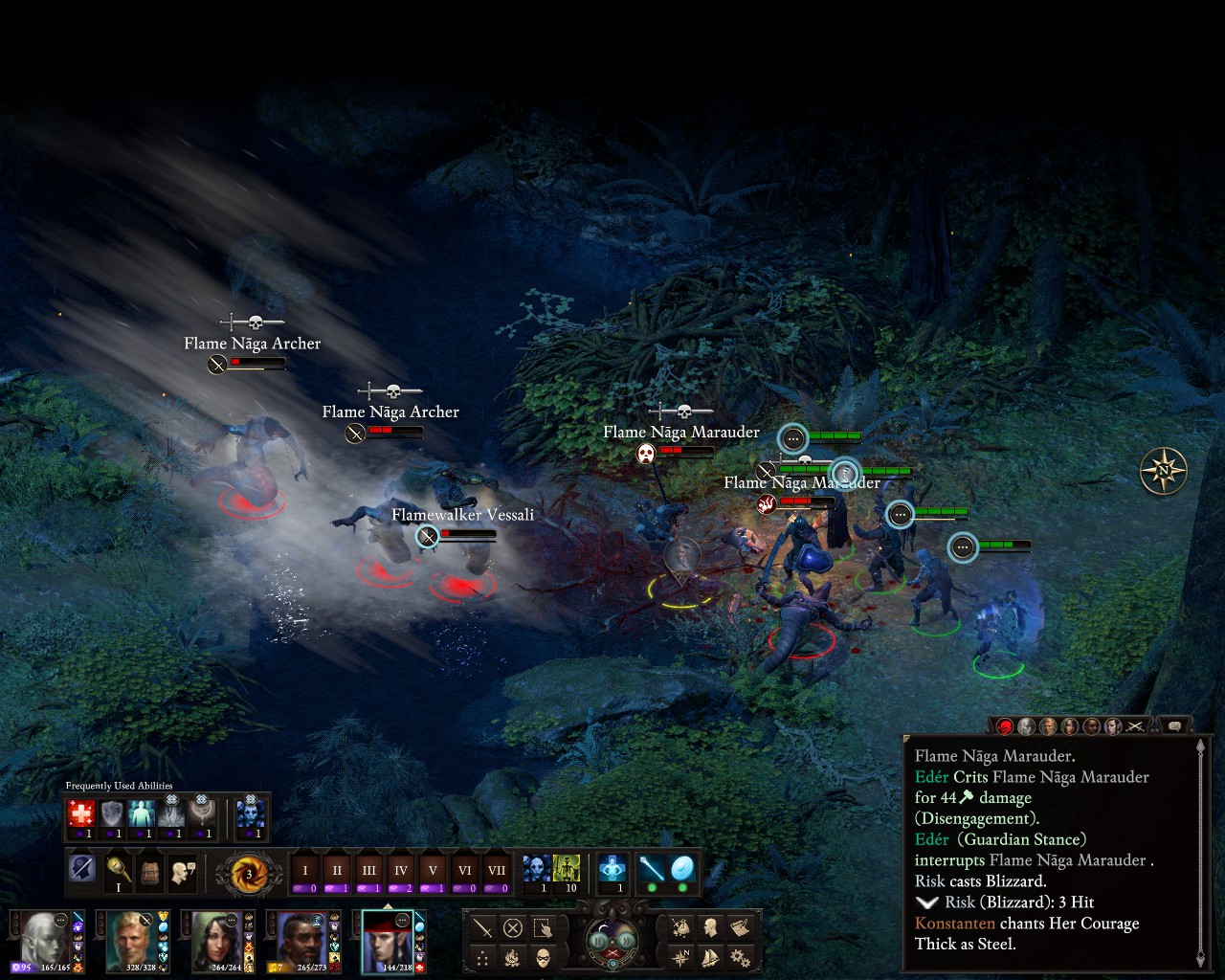The height and width of the screenshot is (980, 1225).
Task: Open the ship management button
Action: click(x=710, y=956)
